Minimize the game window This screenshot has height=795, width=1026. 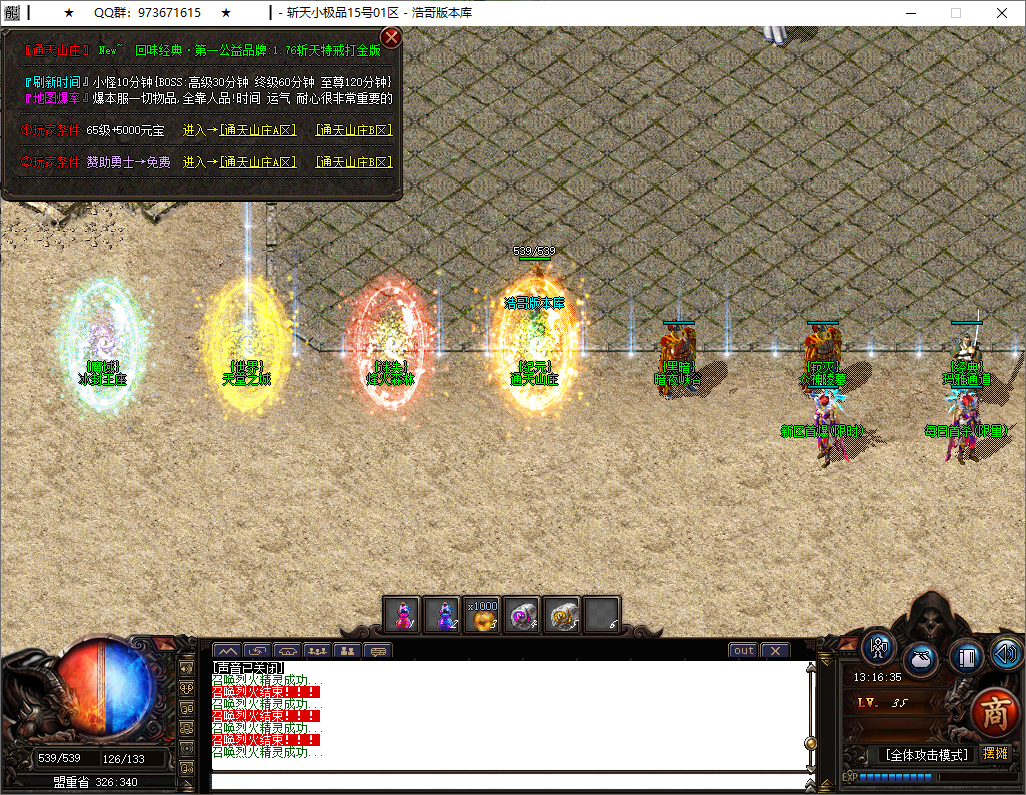(x=911, y=13)
